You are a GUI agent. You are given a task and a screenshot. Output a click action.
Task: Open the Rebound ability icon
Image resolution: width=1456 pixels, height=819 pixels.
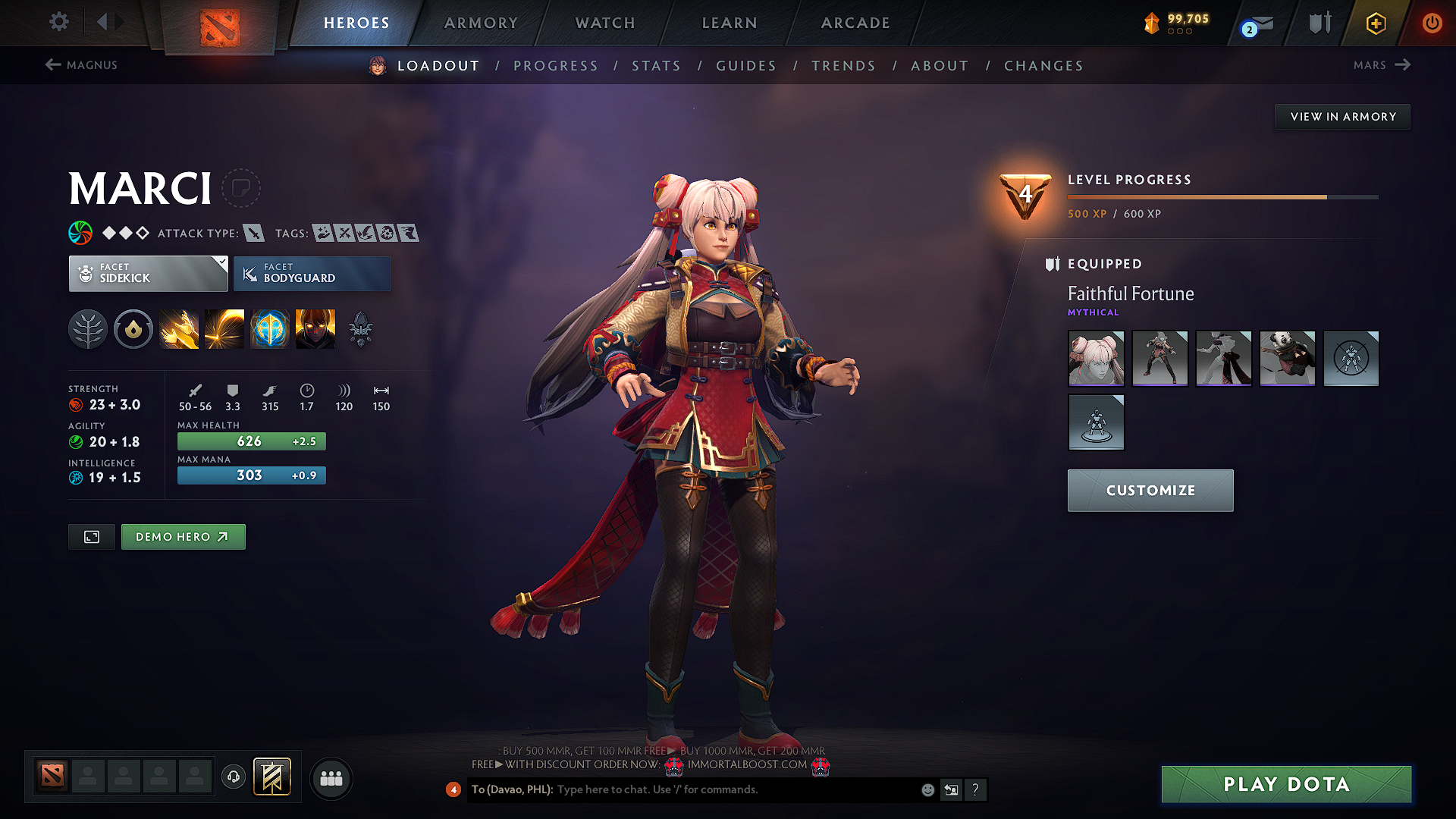click(x=224, y=328)
